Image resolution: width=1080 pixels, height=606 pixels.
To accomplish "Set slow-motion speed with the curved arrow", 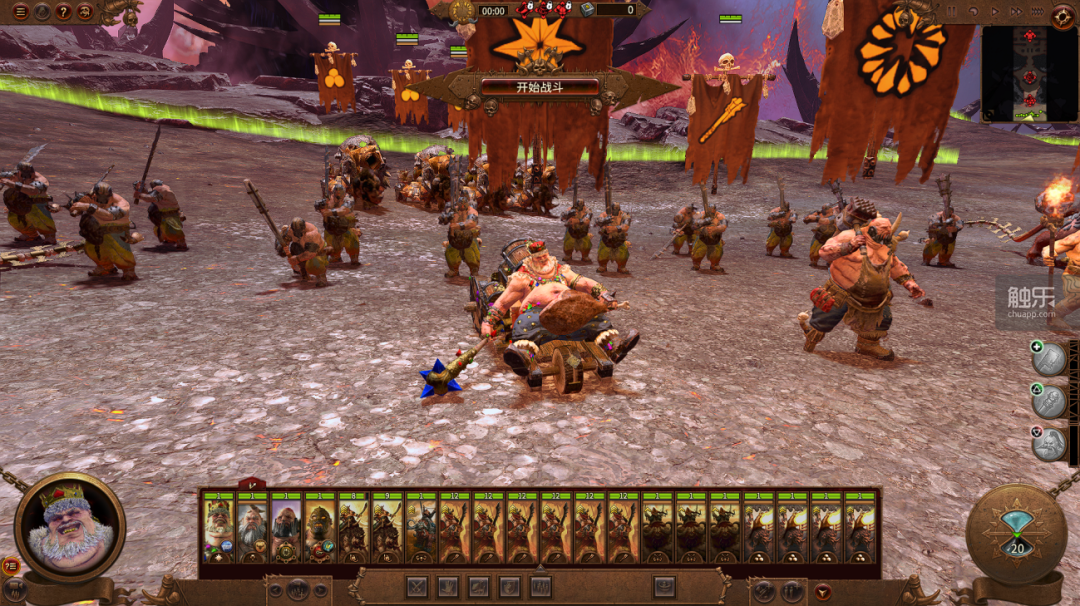I will tap(975, 12).
